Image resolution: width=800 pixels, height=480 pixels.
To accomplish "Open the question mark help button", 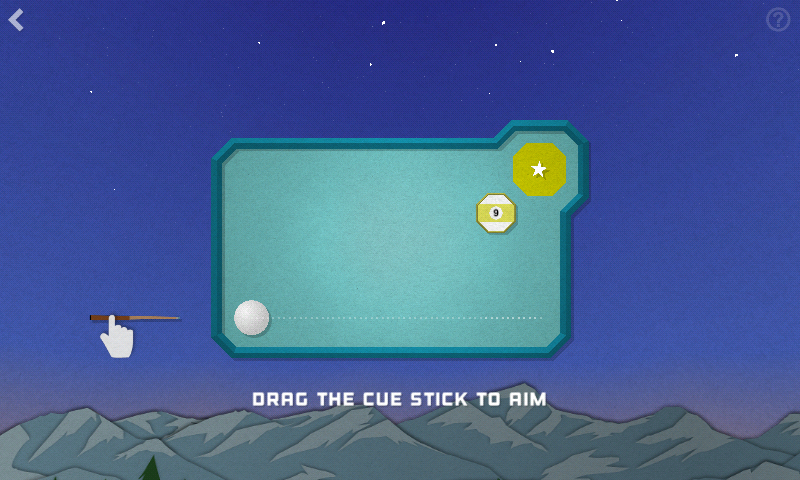I will (x=778, y=20).
